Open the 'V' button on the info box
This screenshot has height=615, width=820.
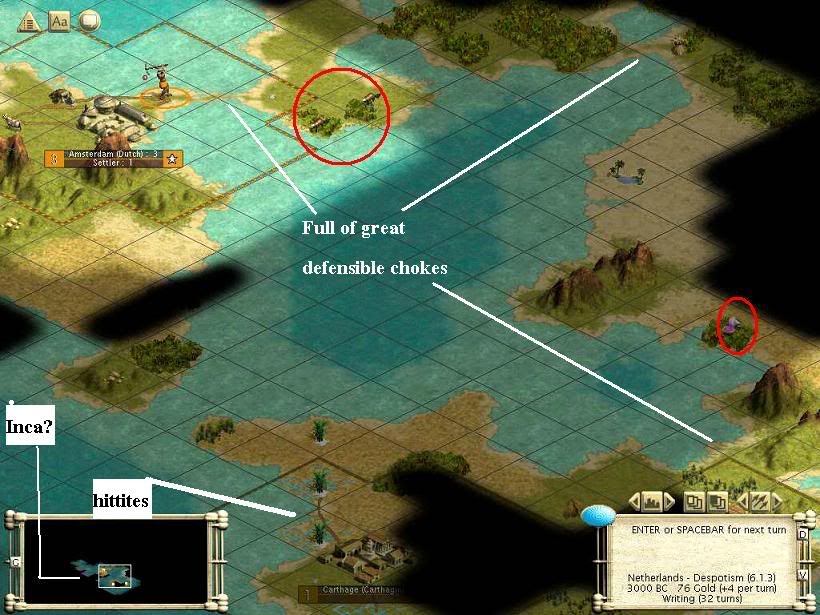click(x=802, y=575)
